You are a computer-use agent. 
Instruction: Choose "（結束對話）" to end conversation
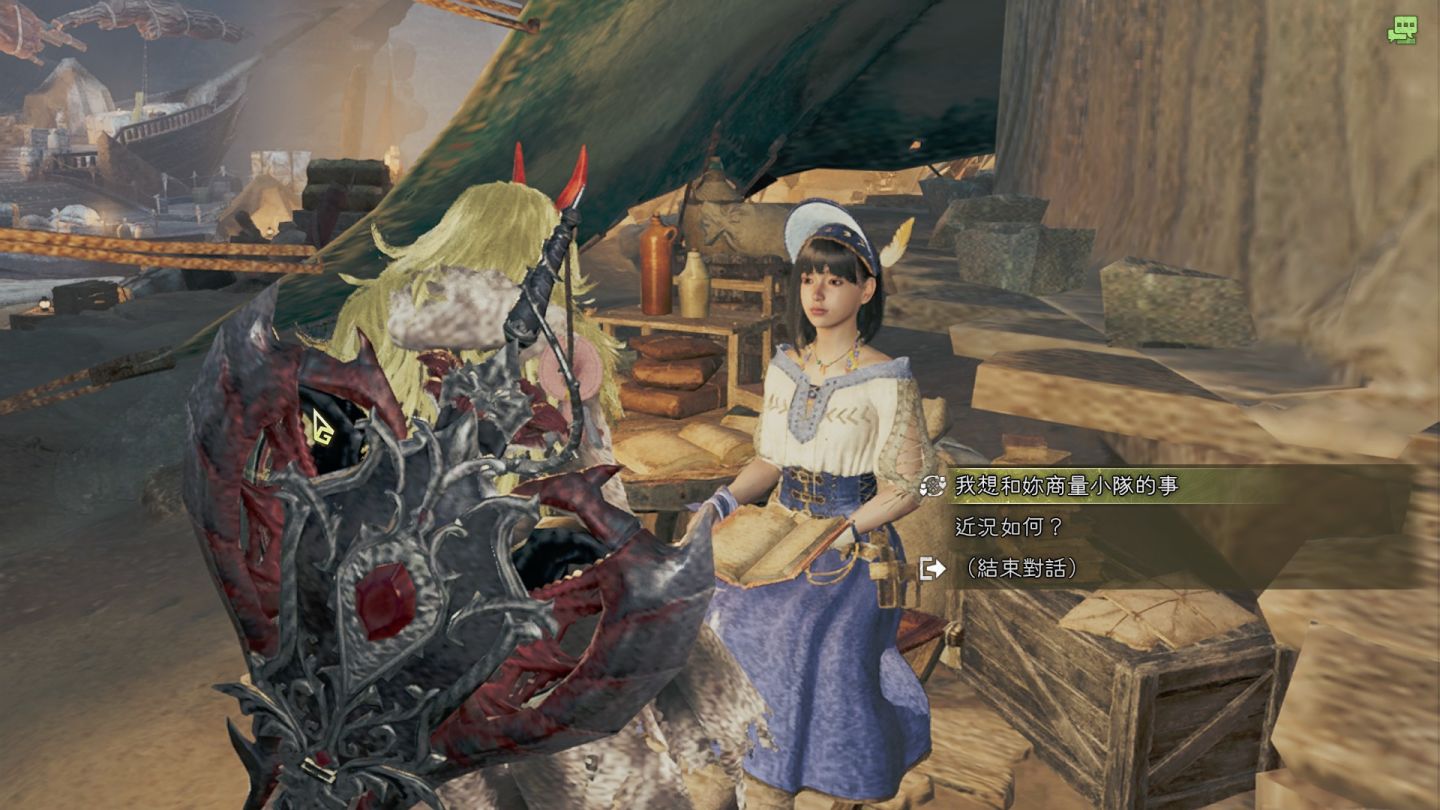(x=1020, y=568)
